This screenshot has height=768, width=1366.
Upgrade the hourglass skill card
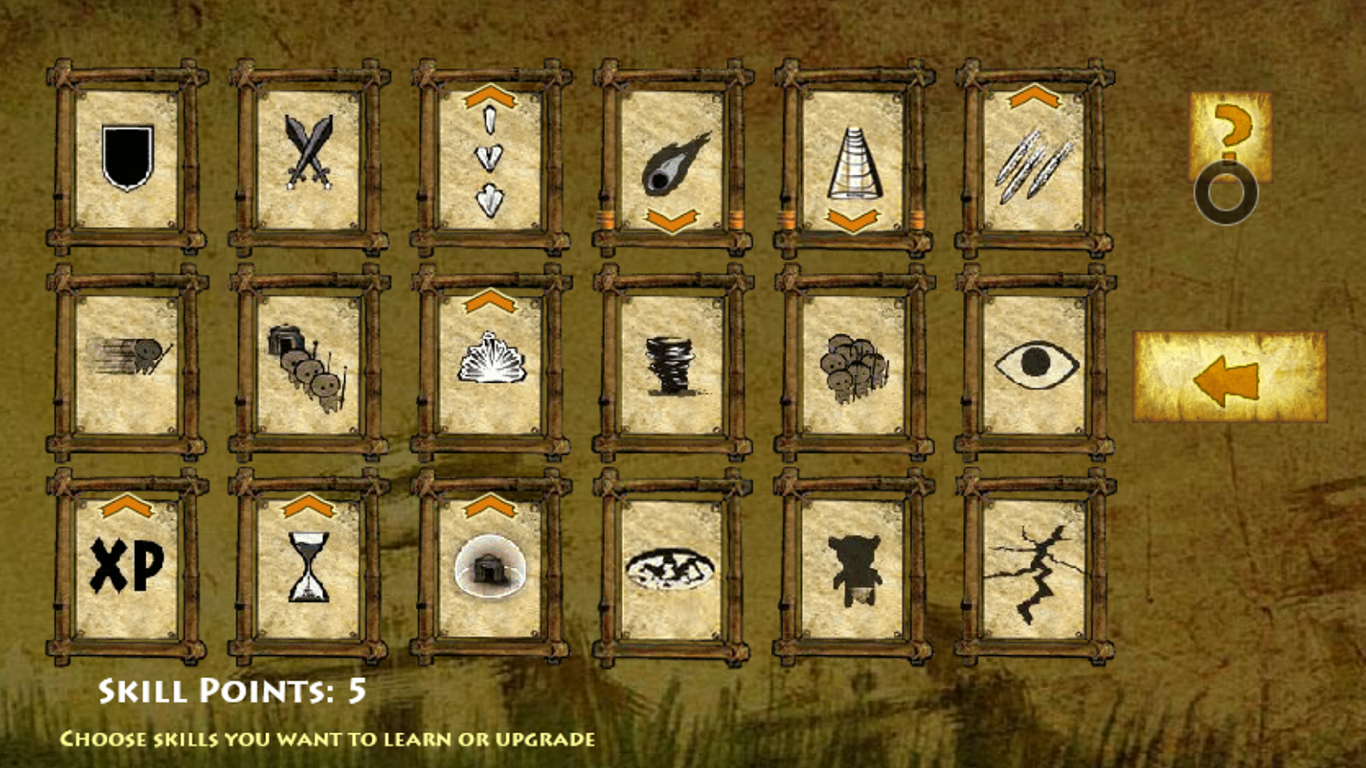[308, 567]
